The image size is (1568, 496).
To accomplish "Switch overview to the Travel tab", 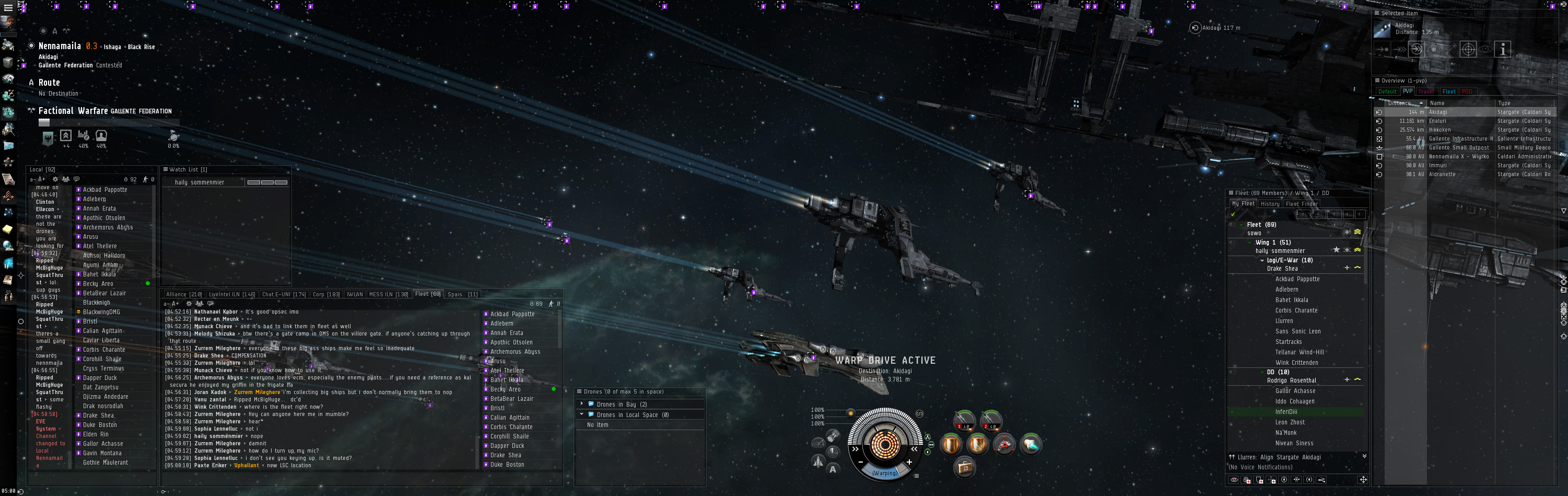I will coord(1425,92).
